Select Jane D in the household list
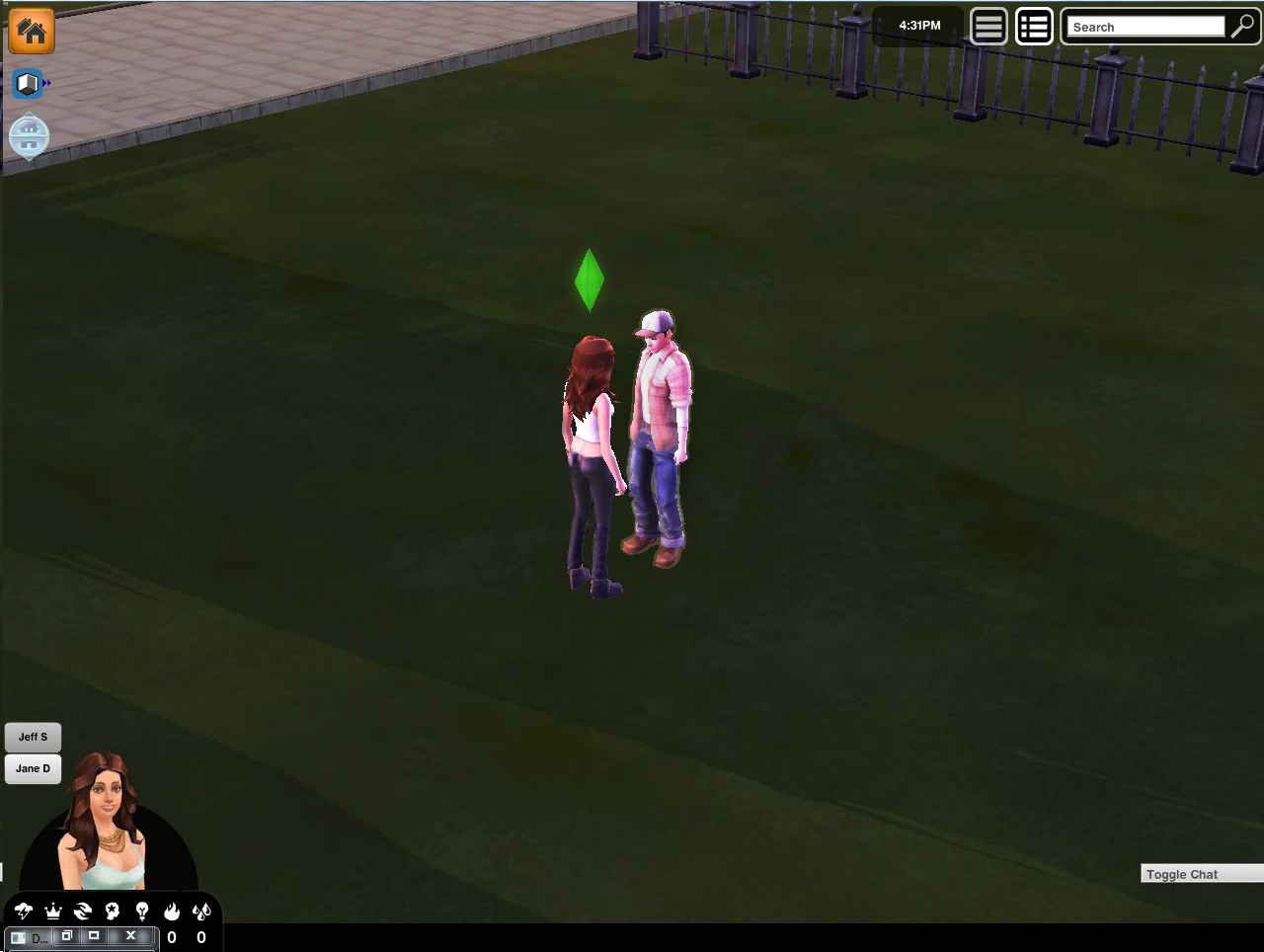Viewport: 1264px width, 952px height. (33, 768)
